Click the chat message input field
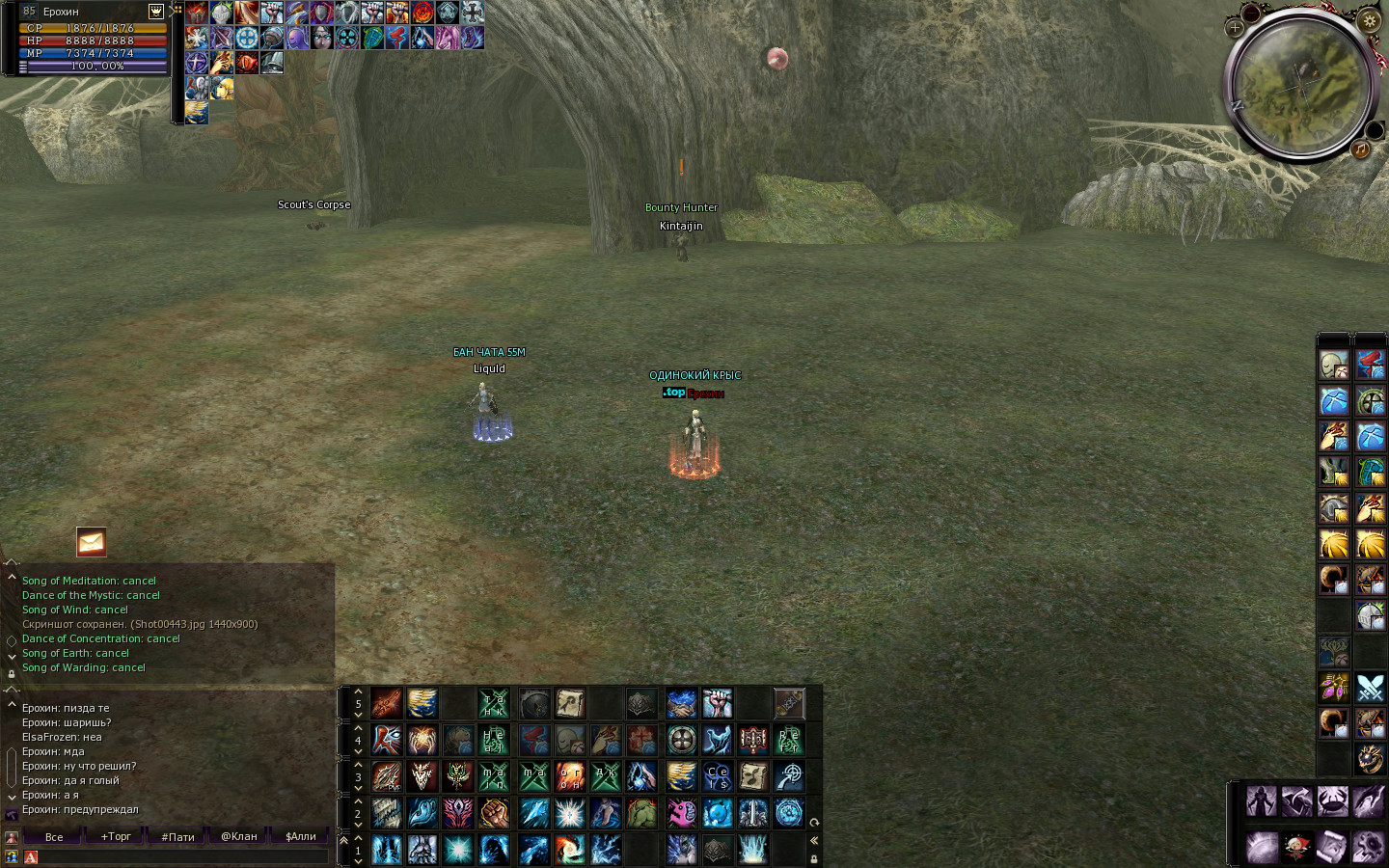This screenshot has width=1389, height=868. point(183,856)
